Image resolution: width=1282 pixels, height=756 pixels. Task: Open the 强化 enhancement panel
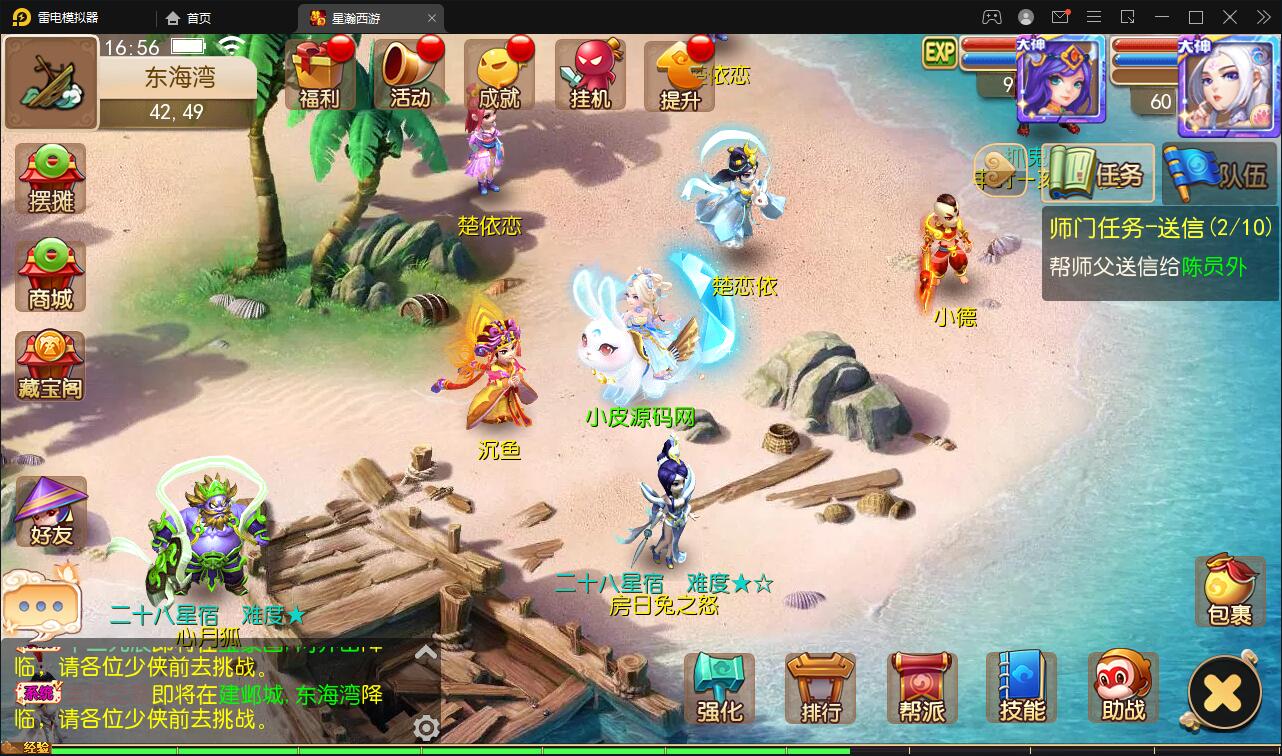[718, 687]
